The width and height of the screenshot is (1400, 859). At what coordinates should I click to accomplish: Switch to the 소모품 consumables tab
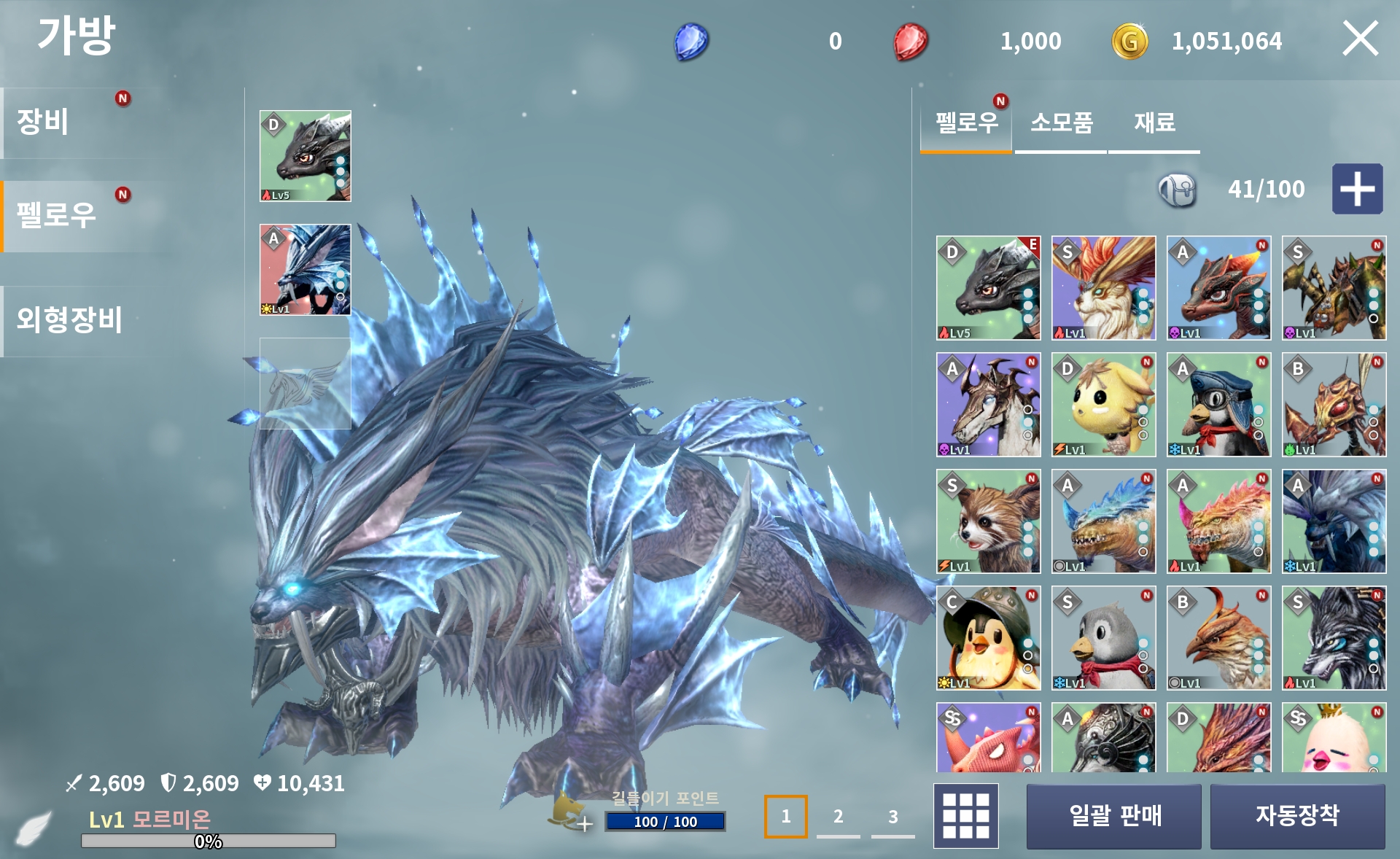[1061, 124]
